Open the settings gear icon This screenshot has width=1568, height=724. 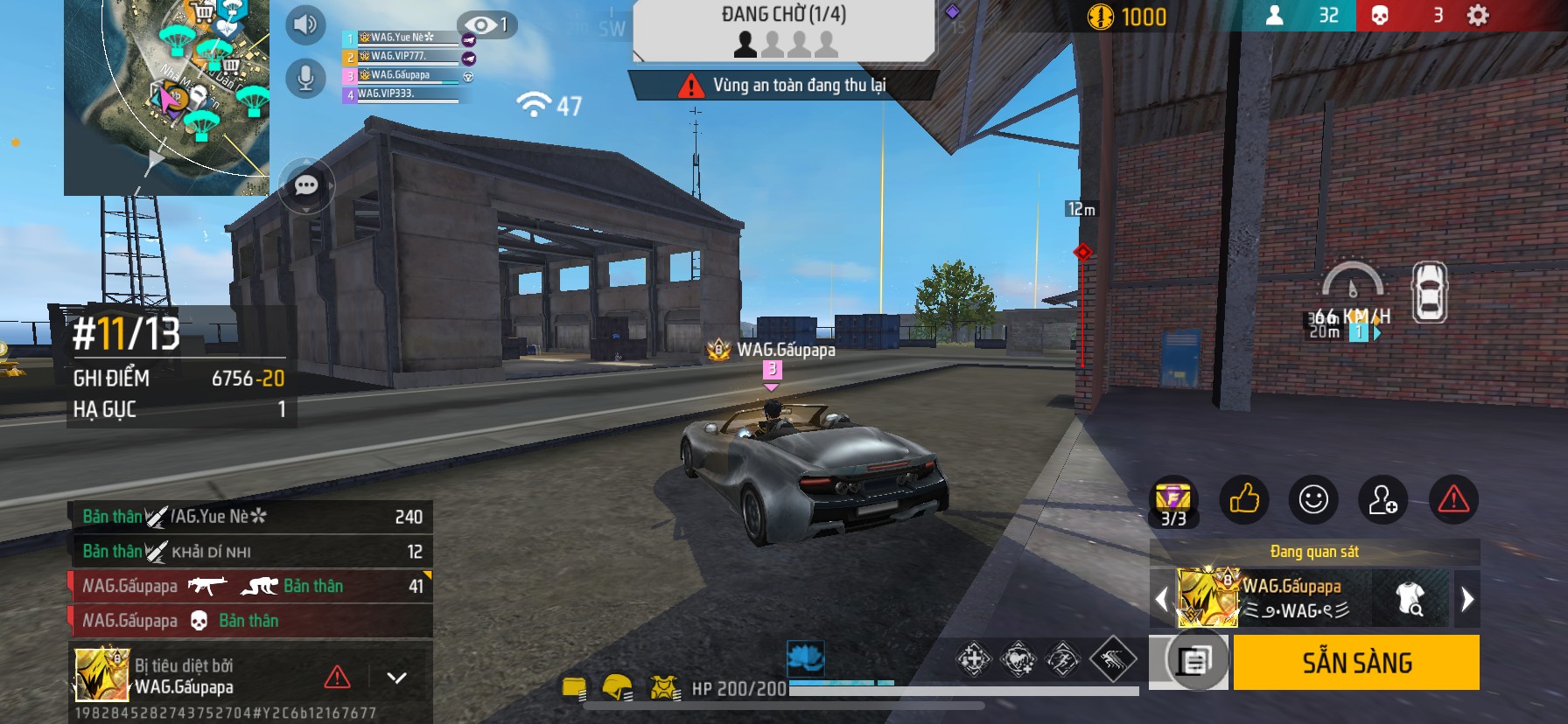[x=1477, y=16]
